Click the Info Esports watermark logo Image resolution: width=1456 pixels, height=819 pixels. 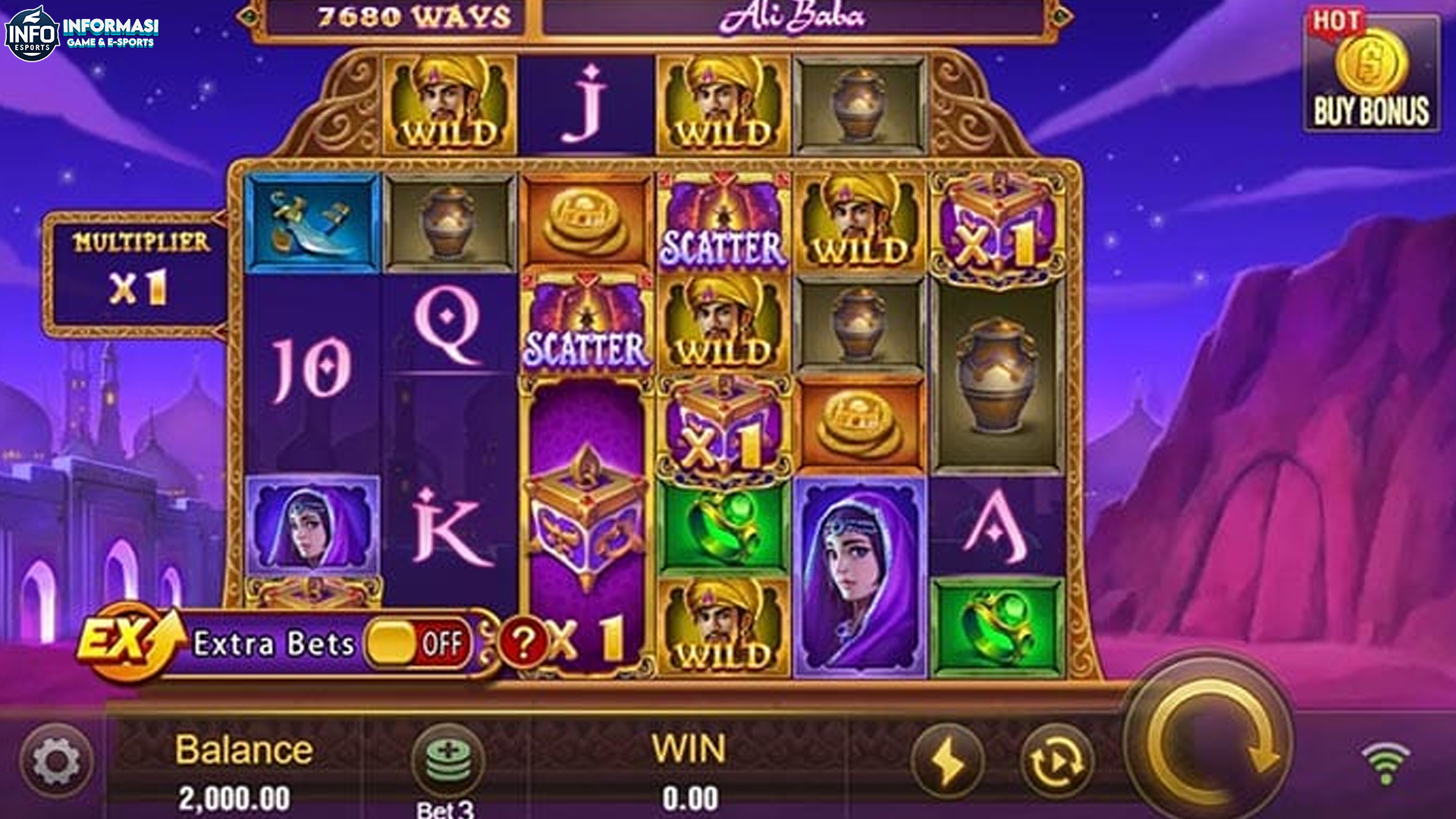pos(82,33)
